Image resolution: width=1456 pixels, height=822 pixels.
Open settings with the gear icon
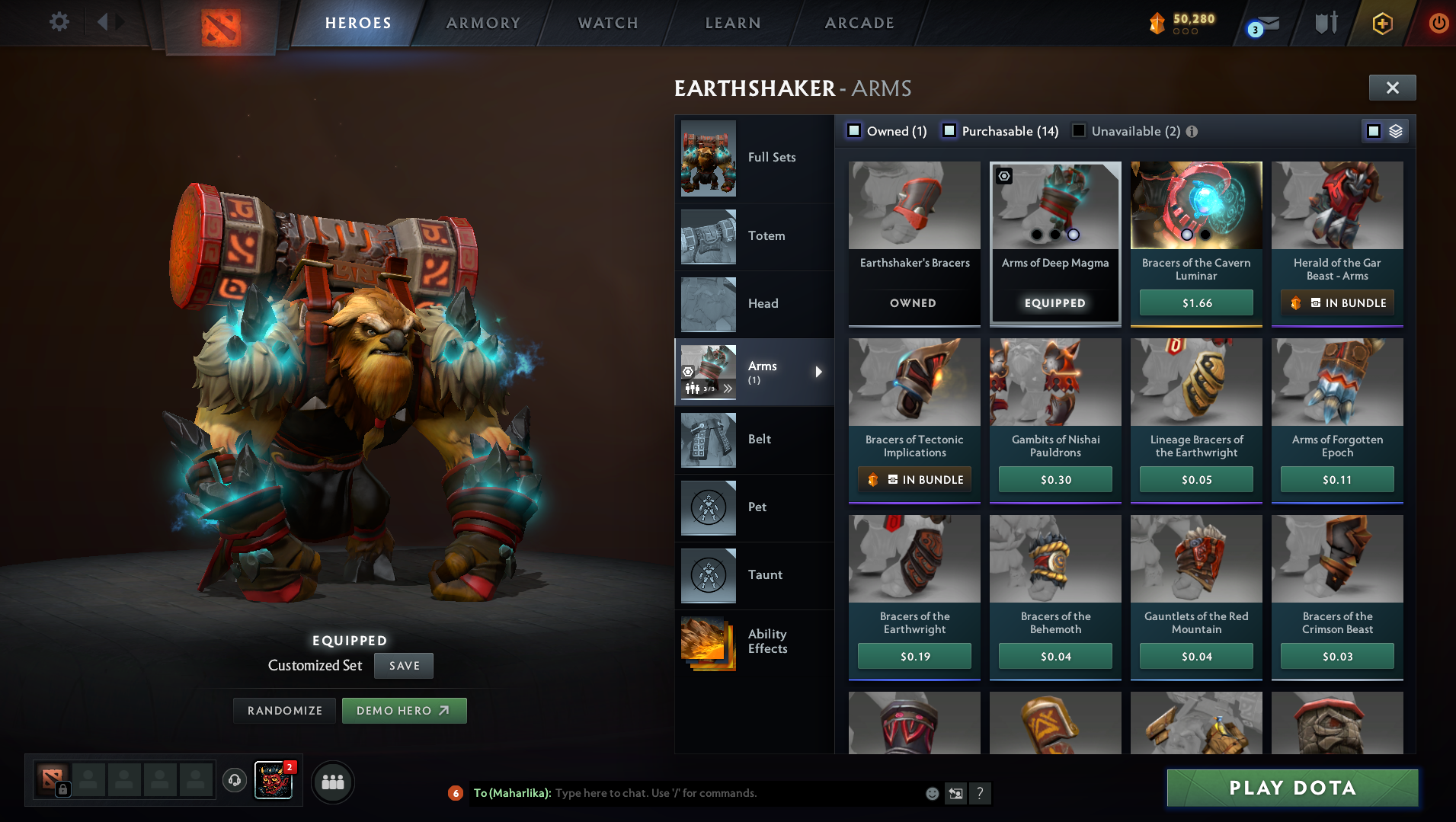click(x=59, y=22)
